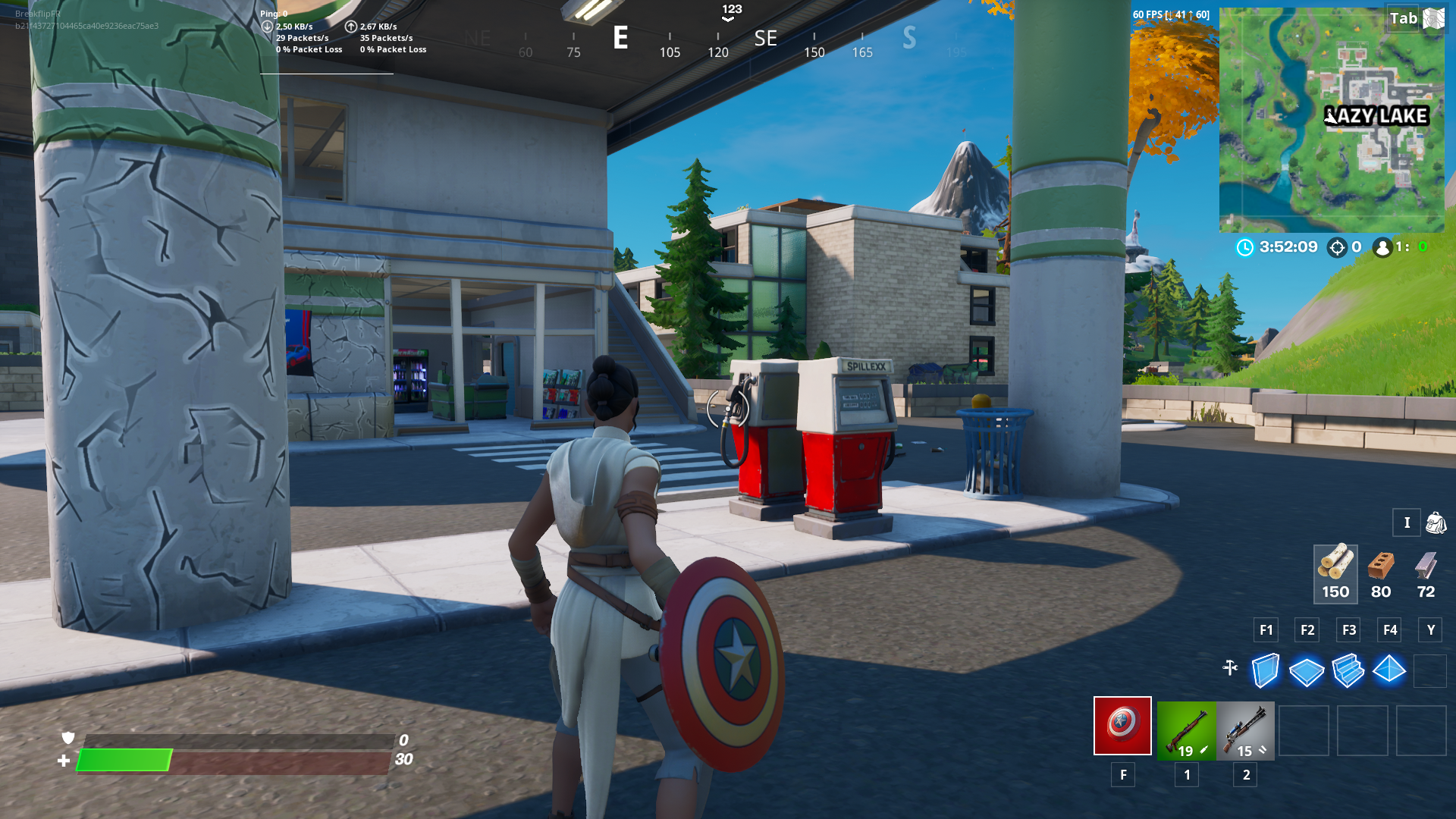The height and width of the screenshot is (819, 1456).
Task: Switch to the pickaxe harvesting tool icon
Action: coord(1230,667)
